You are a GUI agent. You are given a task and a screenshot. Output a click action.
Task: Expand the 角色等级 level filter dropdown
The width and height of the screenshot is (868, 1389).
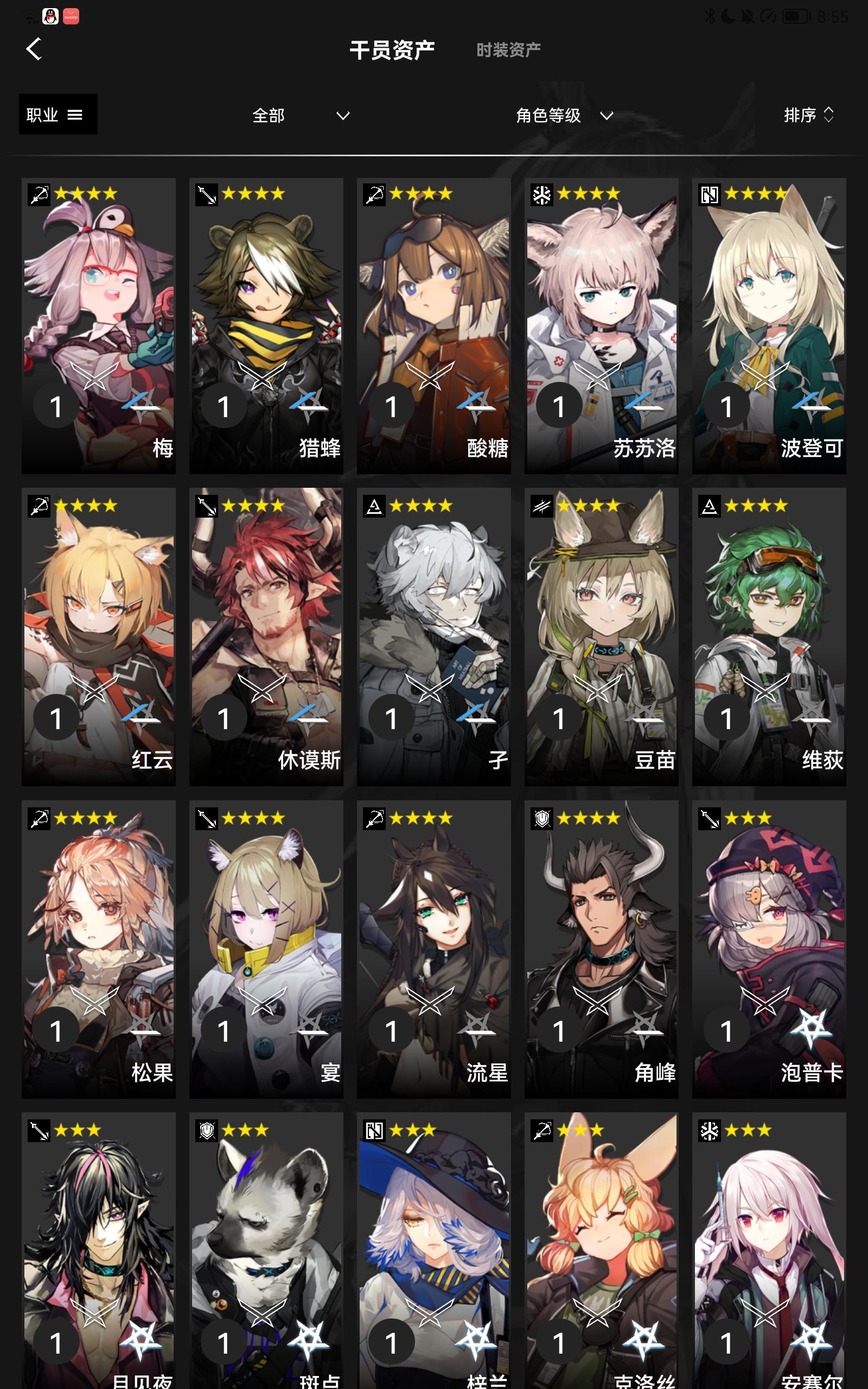click(563, 115)
